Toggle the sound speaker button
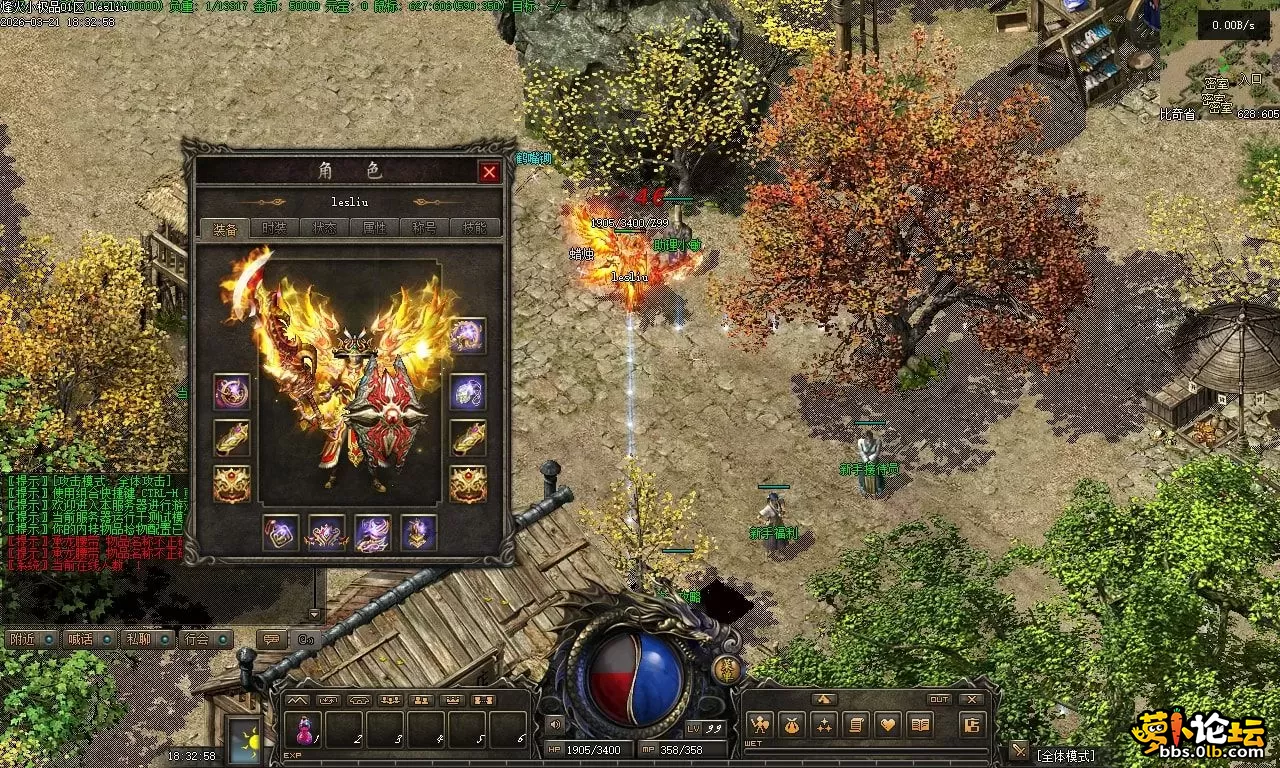Viewport: 1280px width, 768px height. (x=555, y=724)
